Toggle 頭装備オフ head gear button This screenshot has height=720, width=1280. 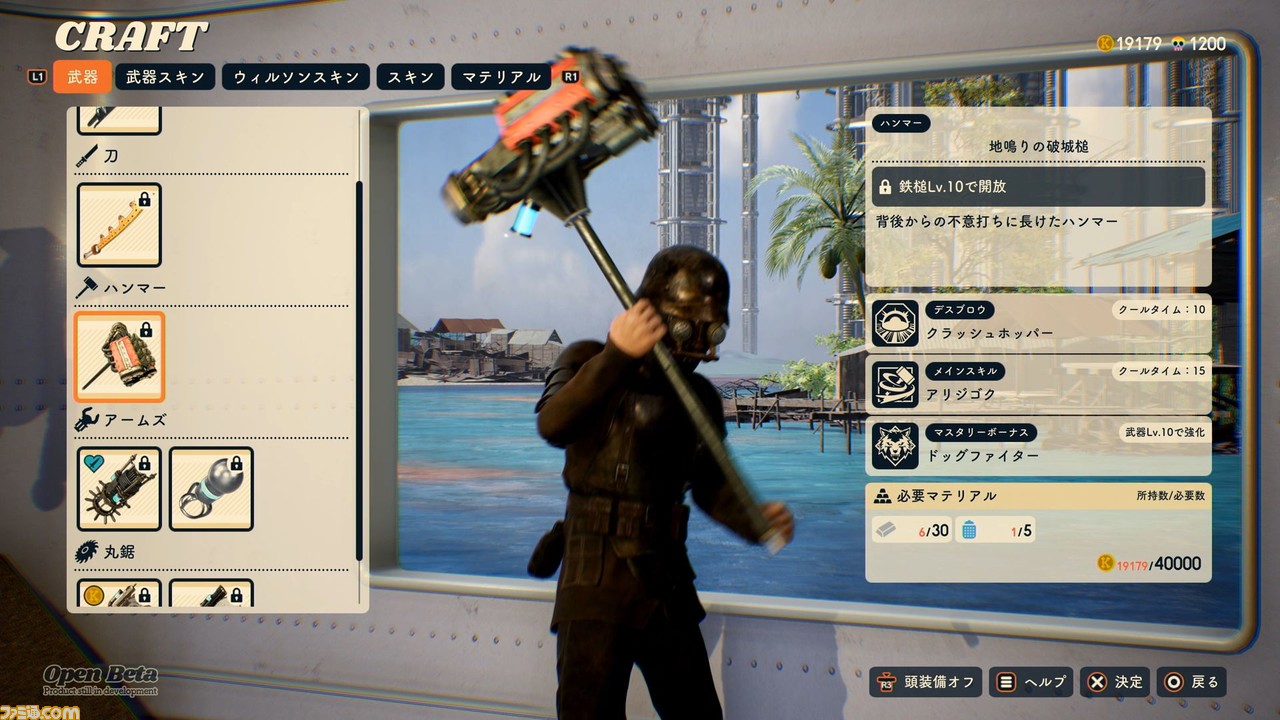pos(925,682)
